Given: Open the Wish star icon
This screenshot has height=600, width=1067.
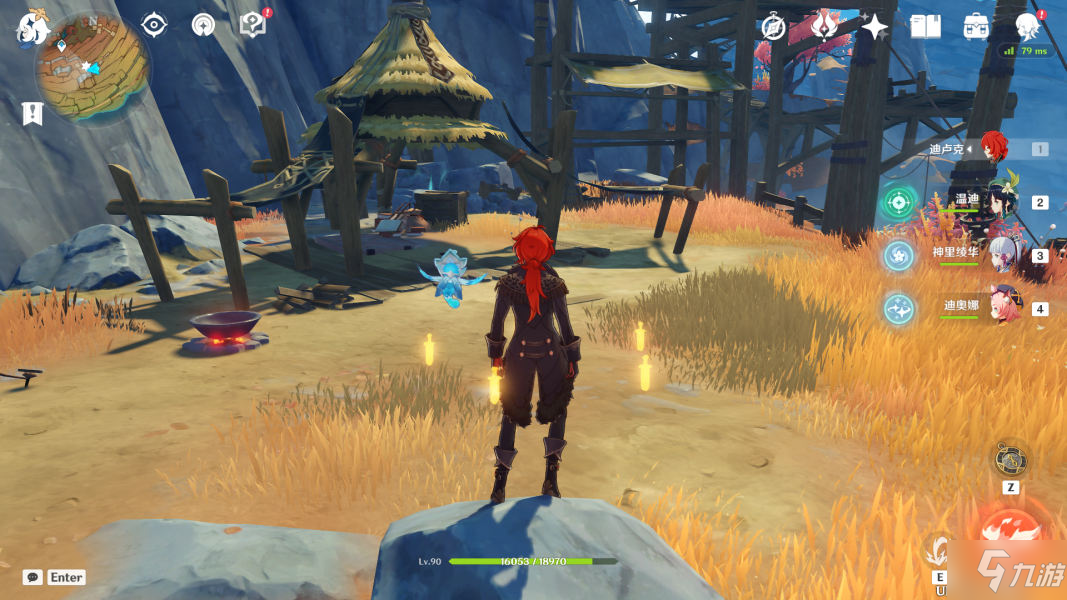Looking at the screenshot, I should (x=874, y=27).
